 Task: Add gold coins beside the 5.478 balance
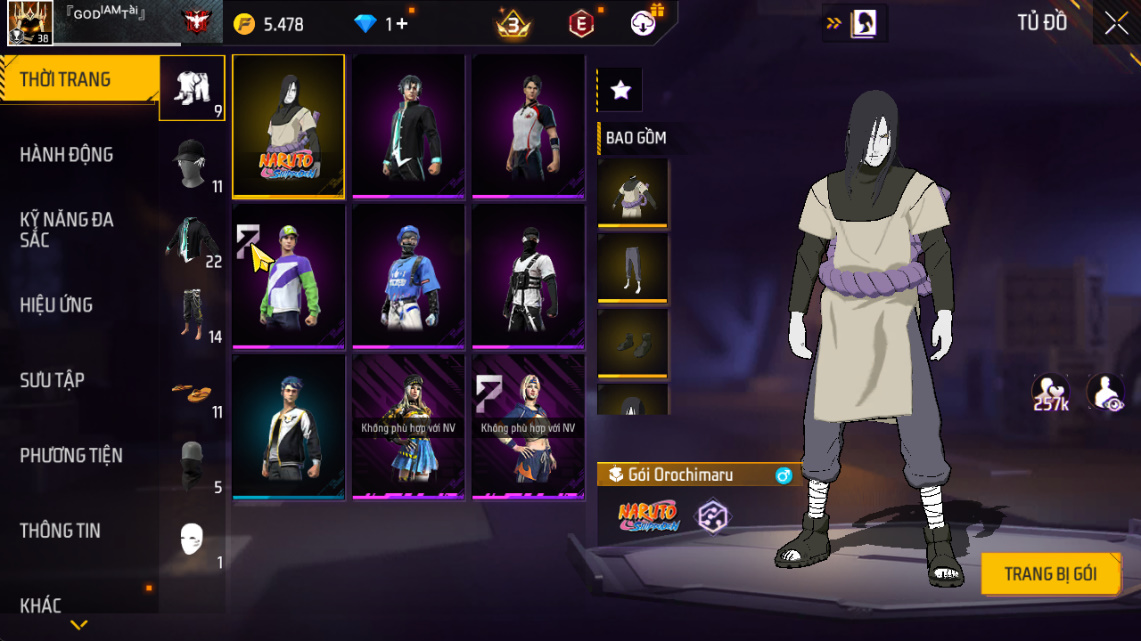[244, 23]
